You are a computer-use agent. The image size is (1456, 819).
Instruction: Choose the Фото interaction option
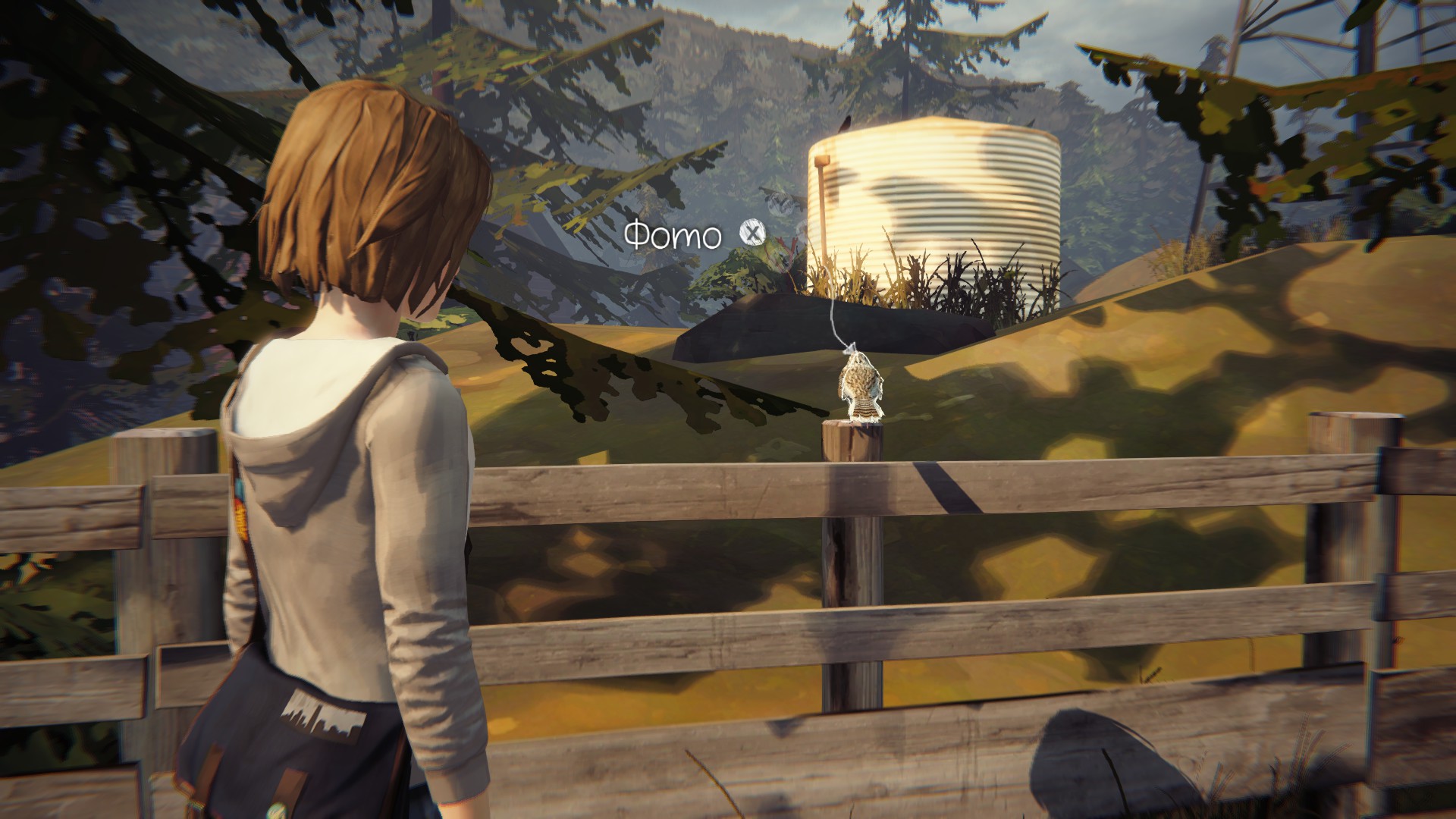(x=750, y=234)
